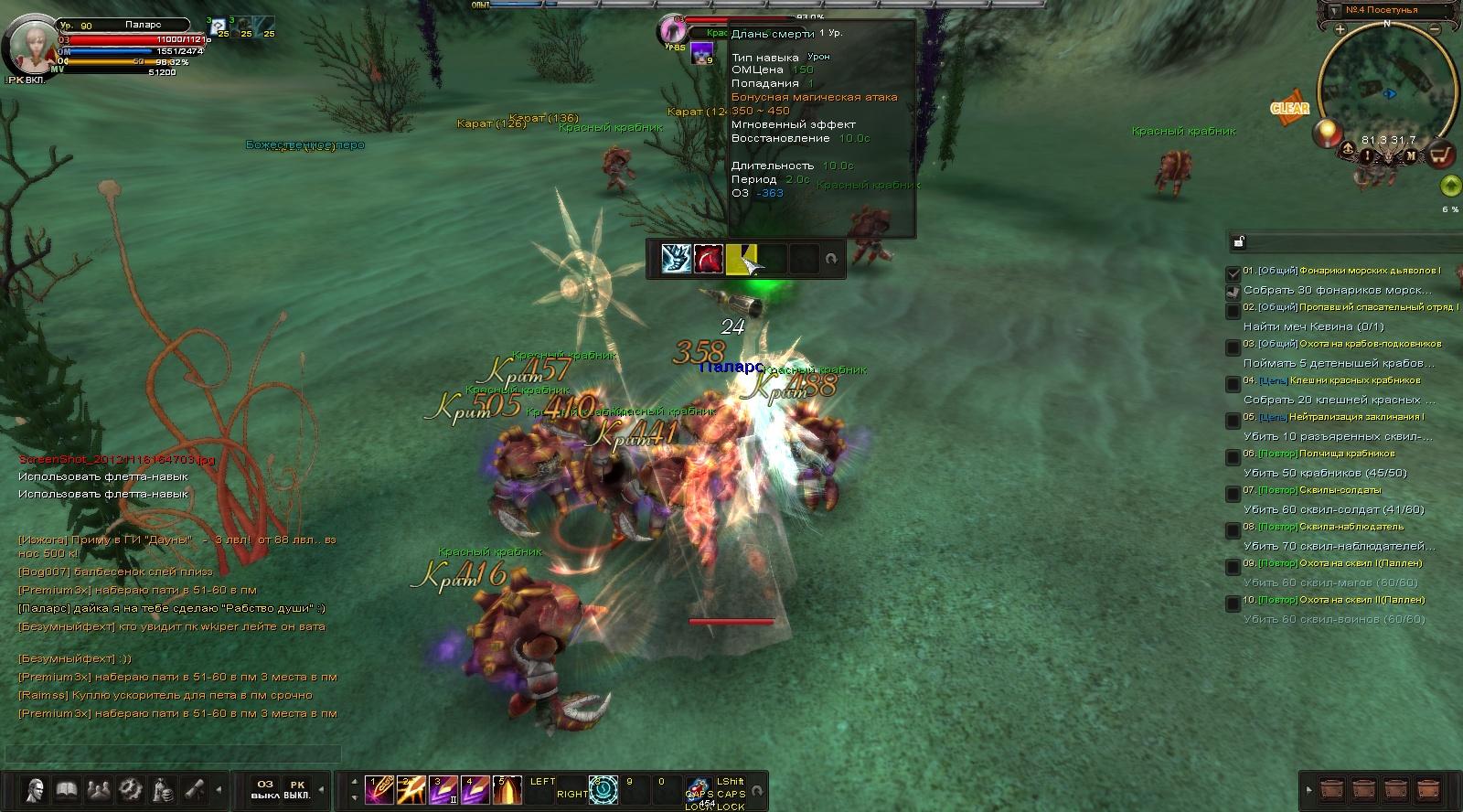Open the world map with M button
This screenshot has width=1463, height=812.
[1412, 155]
